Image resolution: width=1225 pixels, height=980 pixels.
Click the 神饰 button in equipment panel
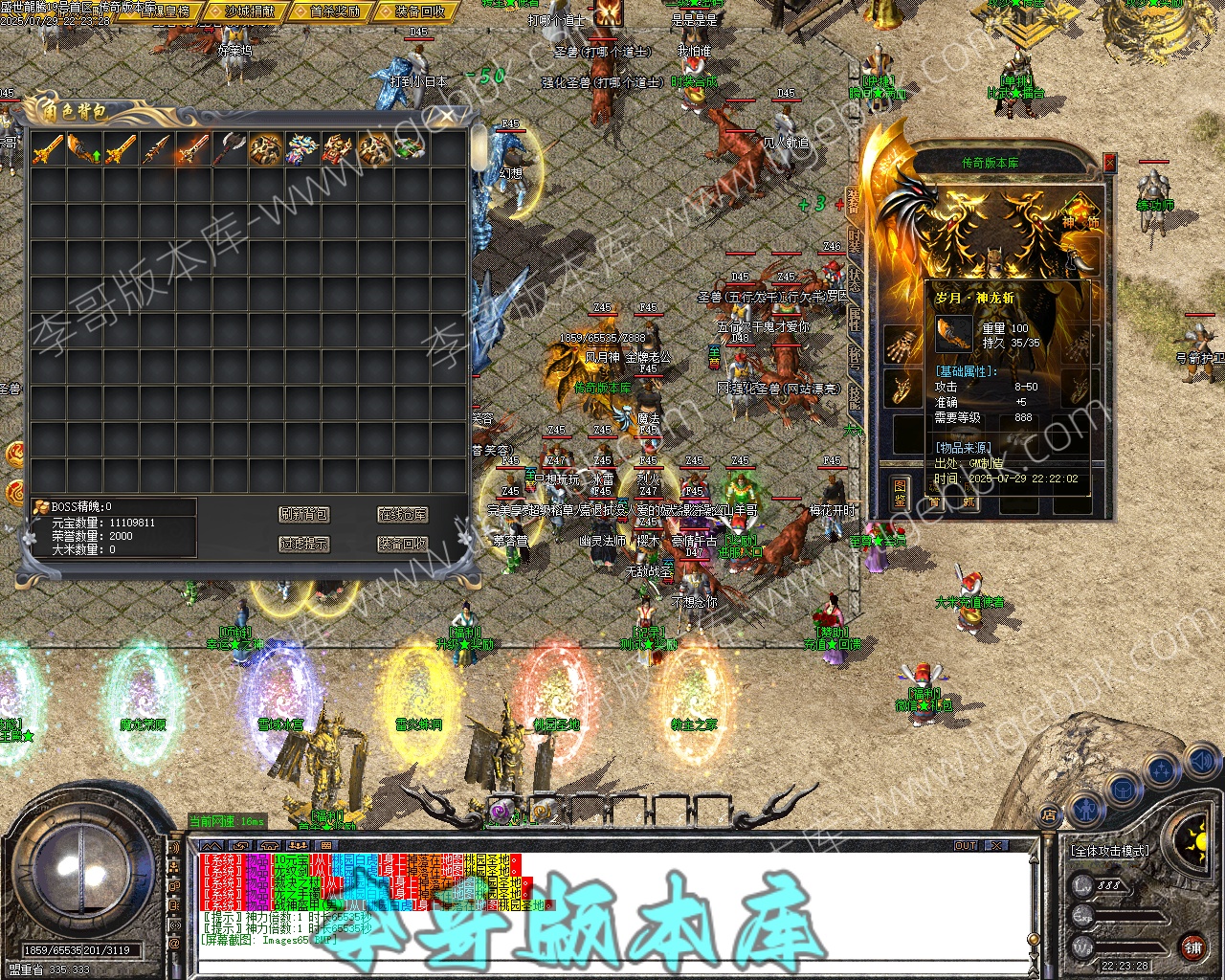click(1080, 216)
